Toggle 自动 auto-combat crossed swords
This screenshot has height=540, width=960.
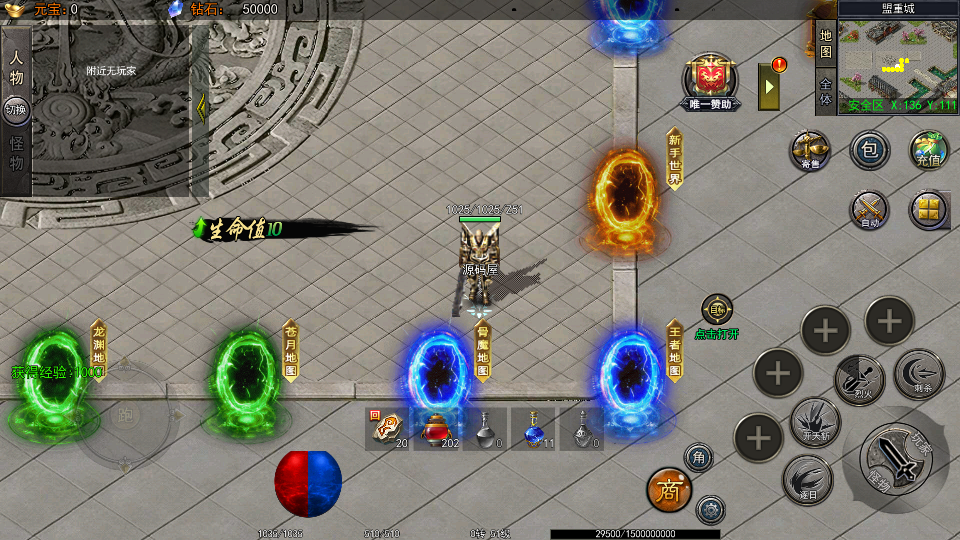[869, 210]
